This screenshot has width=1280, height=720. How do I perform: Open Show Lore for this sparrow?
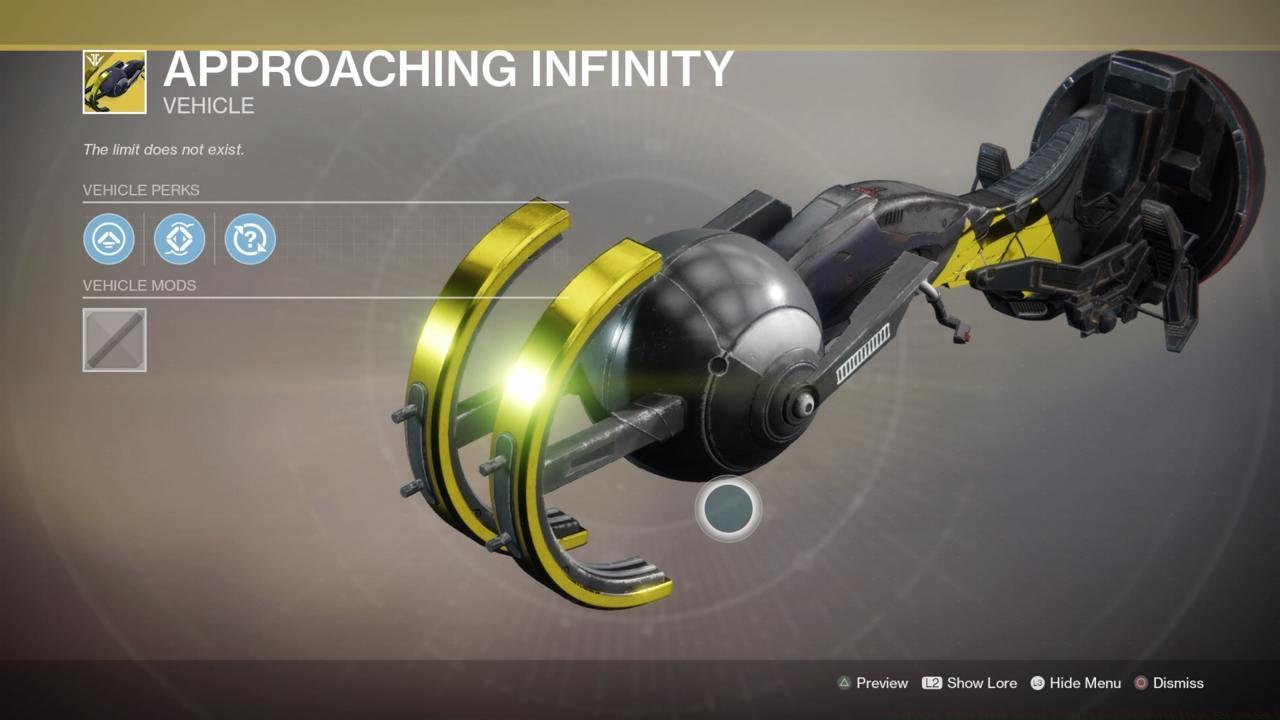pyautogui.click(x=983, y=683)
